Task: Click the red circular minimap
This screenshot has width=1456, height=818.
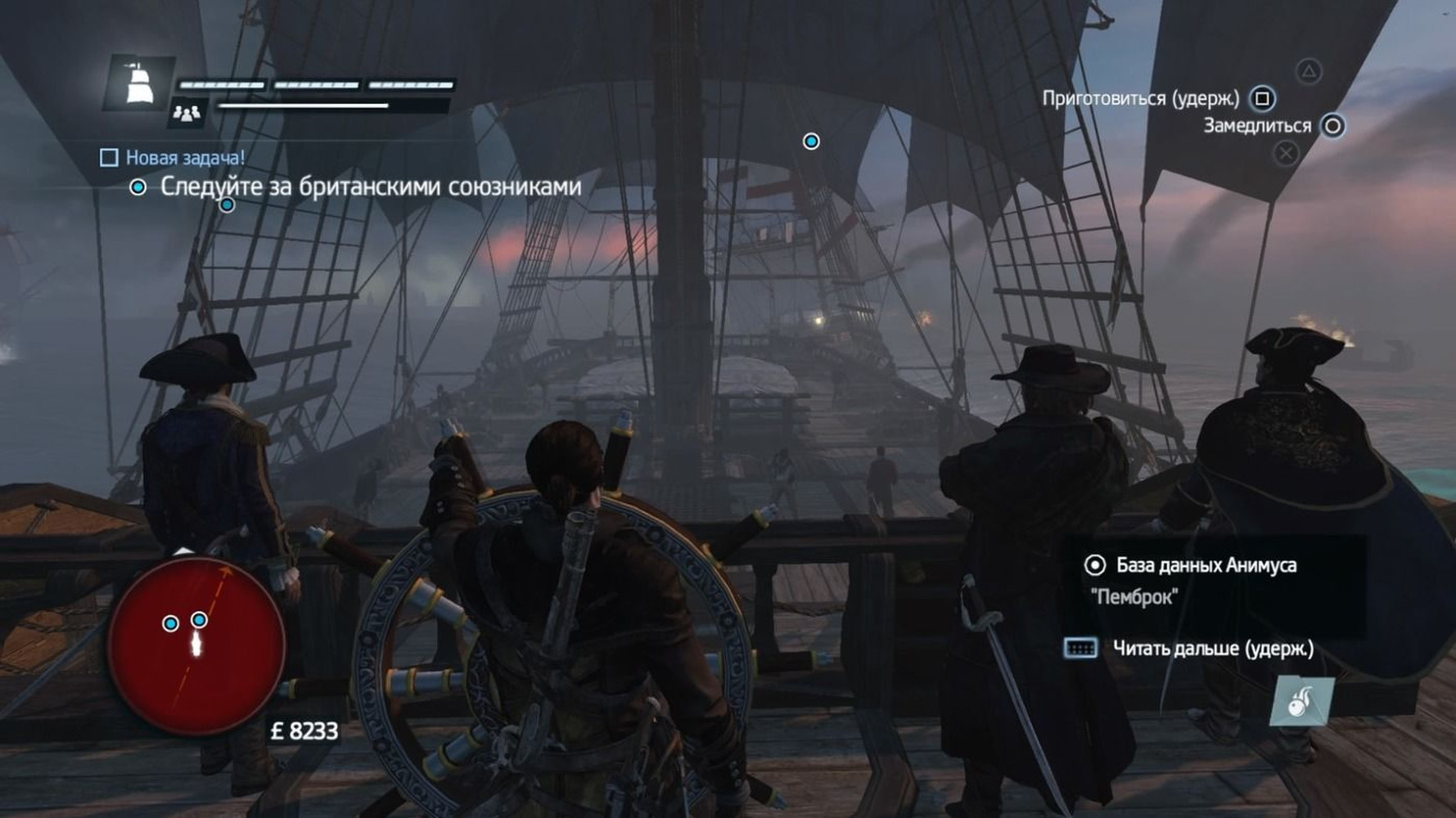Action: (196, 646)
